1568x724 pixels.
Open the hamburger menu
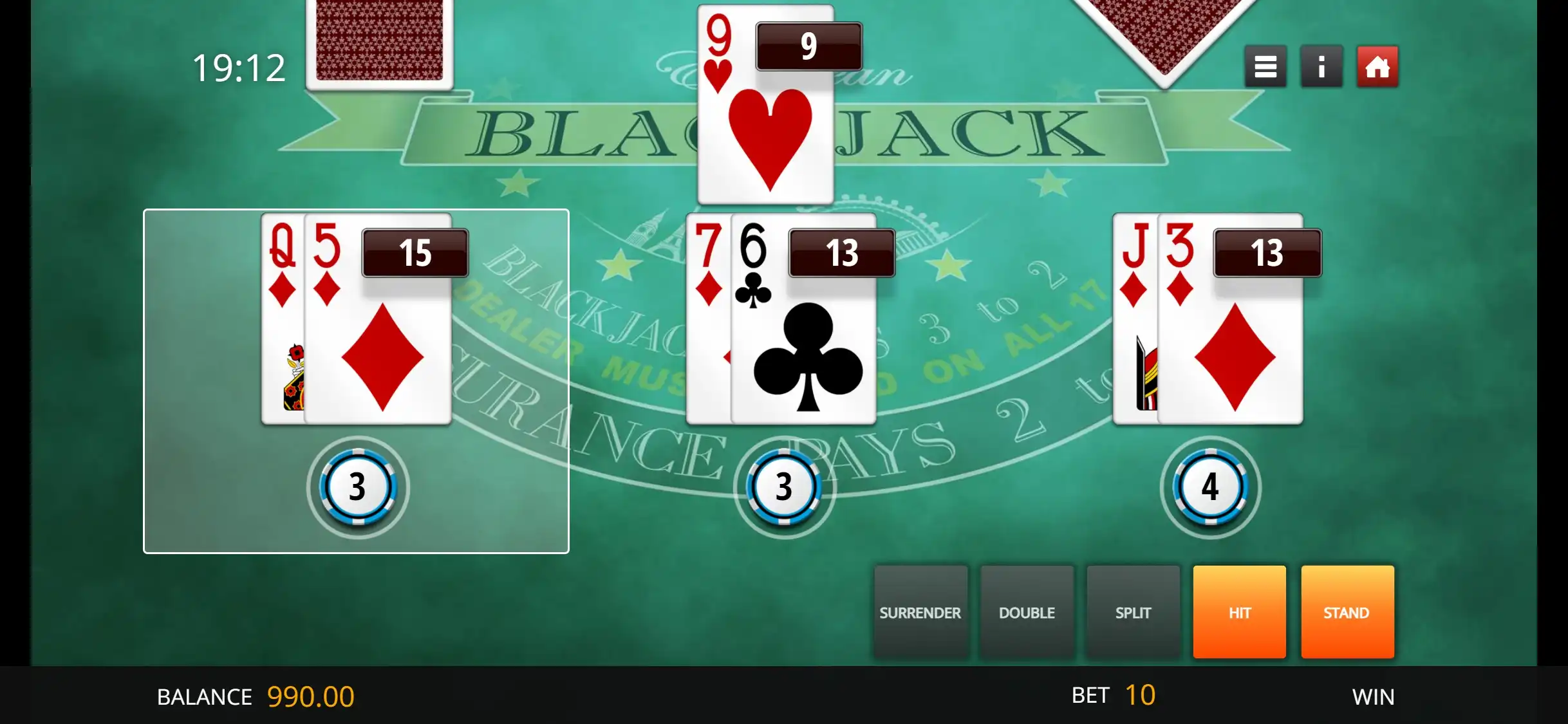coord(1265,66)
